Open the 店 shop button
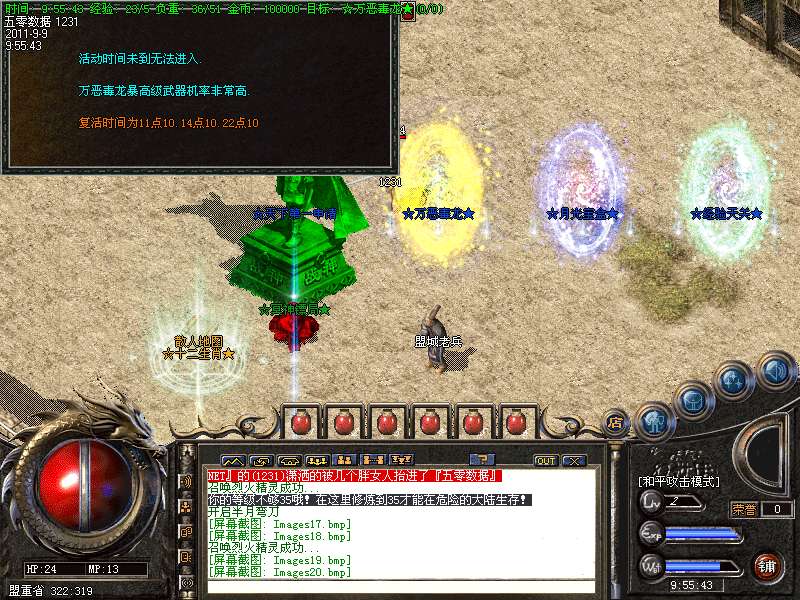Image resolution: width=800 pixels, height=600 pixels. coord(616,421)
